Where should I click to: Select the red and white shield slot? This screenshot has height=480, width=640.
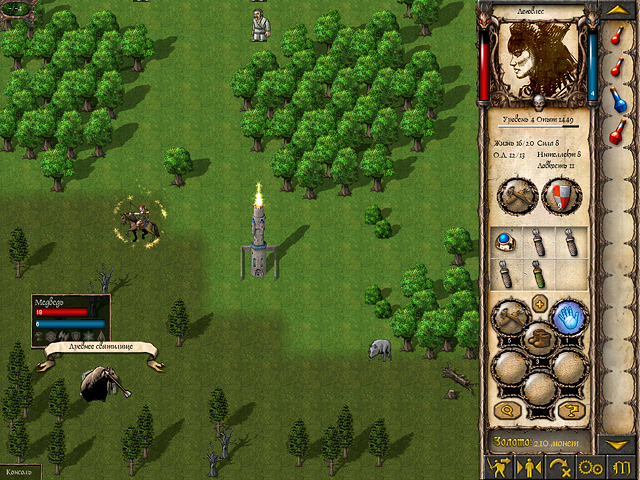click(561, 196)
